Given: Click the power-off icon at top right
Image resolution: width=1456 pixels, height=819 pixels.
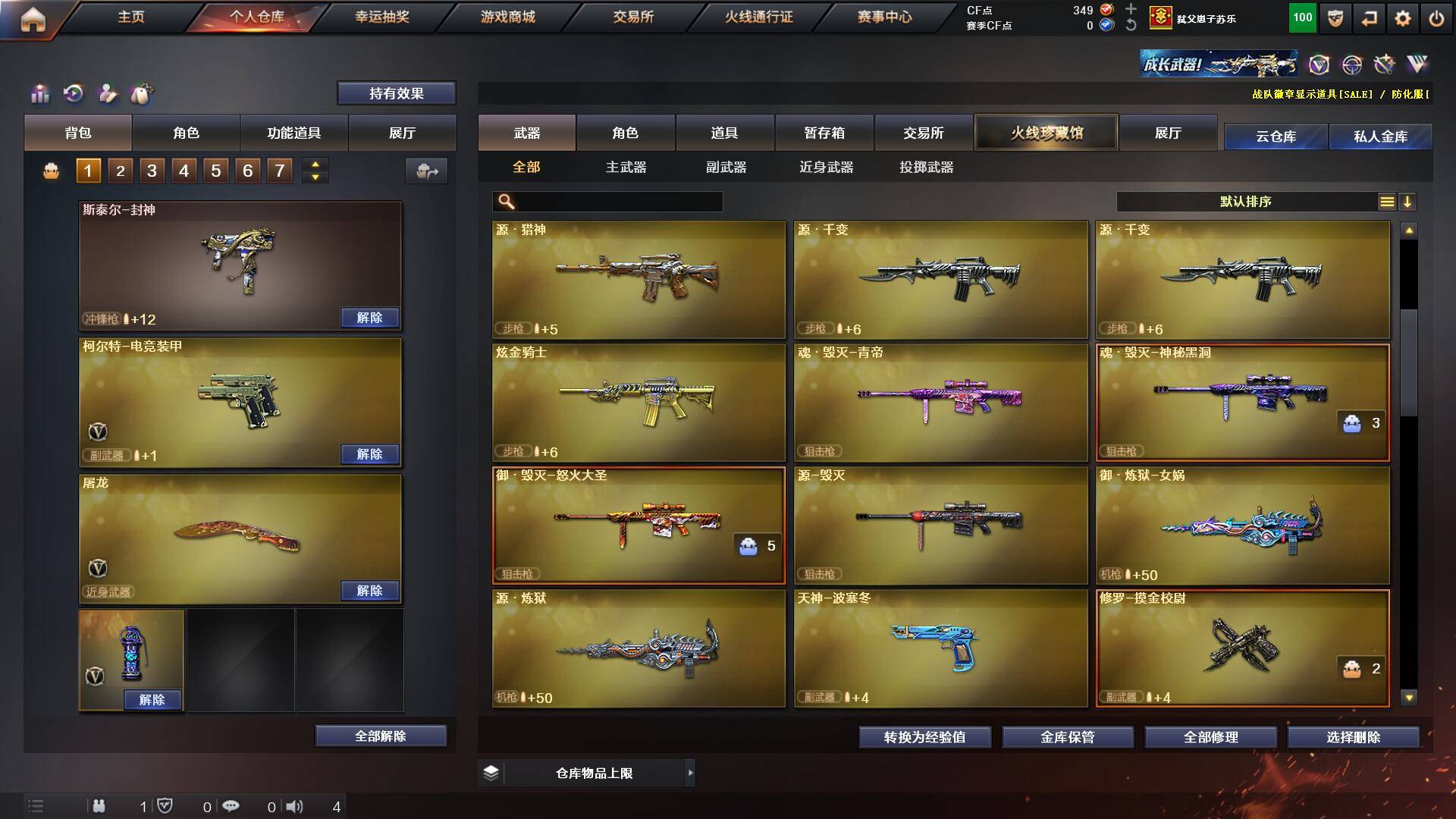Looking at the screenshot, I should point(1436,17).
